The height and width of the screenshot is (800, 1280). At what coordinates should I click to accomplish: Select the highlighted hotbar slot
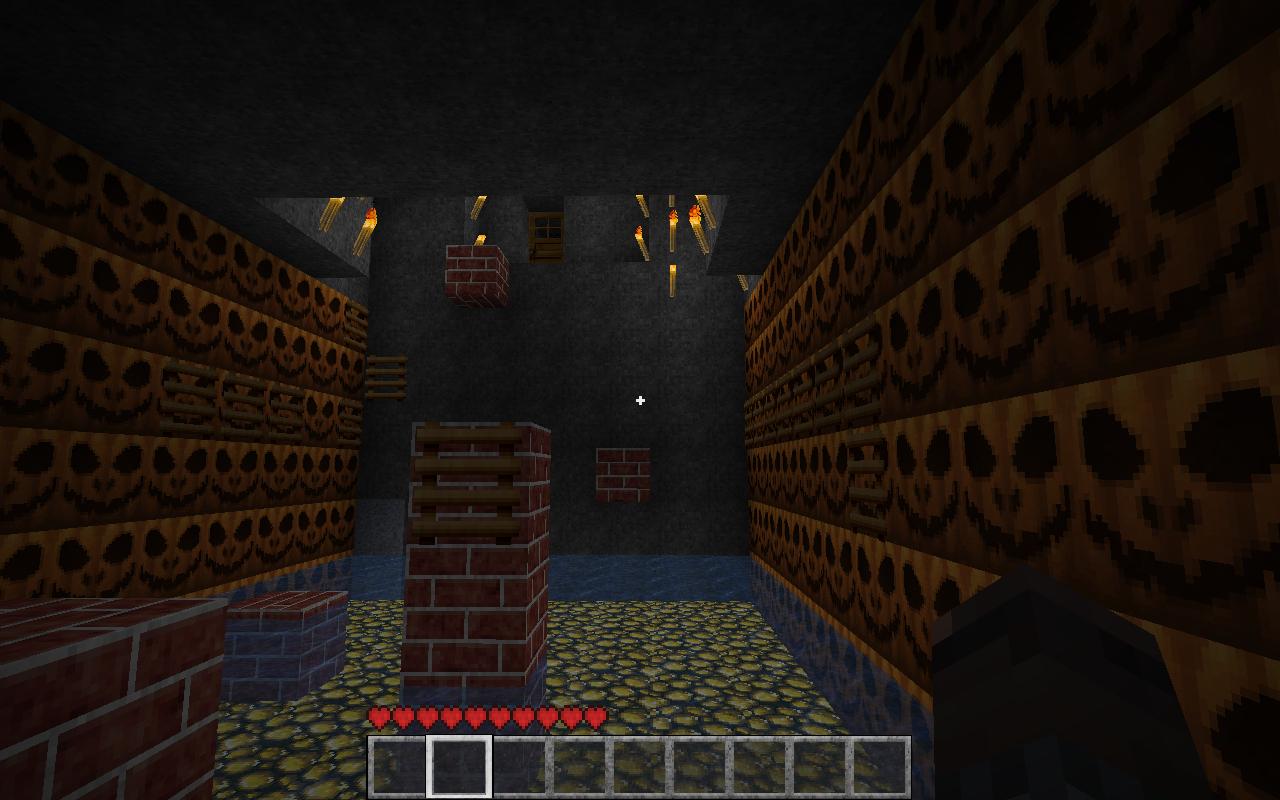[x=460, y=767]
